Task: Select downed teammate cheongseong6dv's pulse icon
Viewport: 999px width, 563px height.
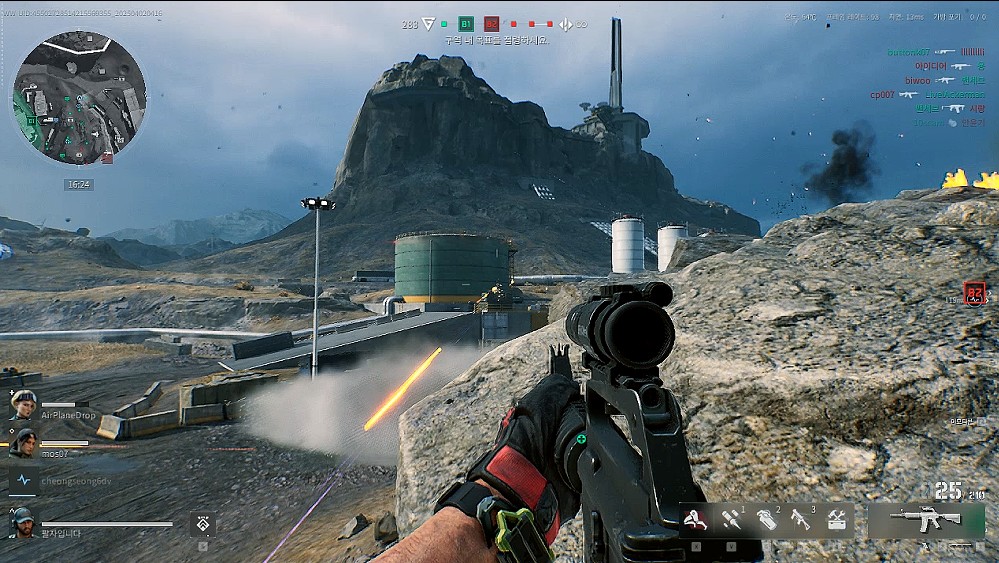Action: [x=24, y=480]
